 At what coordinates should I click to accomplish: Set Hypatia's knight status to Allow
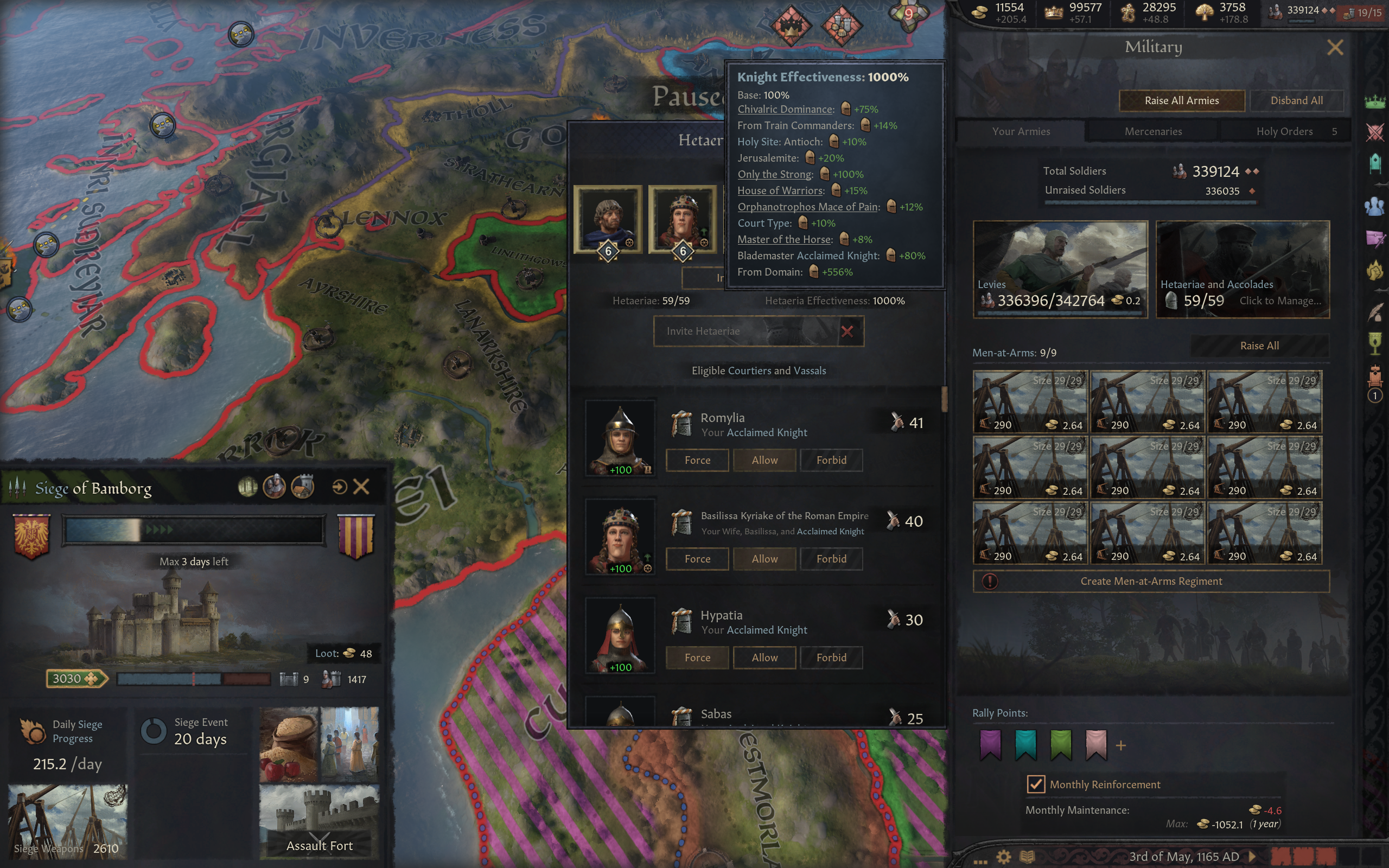pyautogui.click(x=764, y=658)
